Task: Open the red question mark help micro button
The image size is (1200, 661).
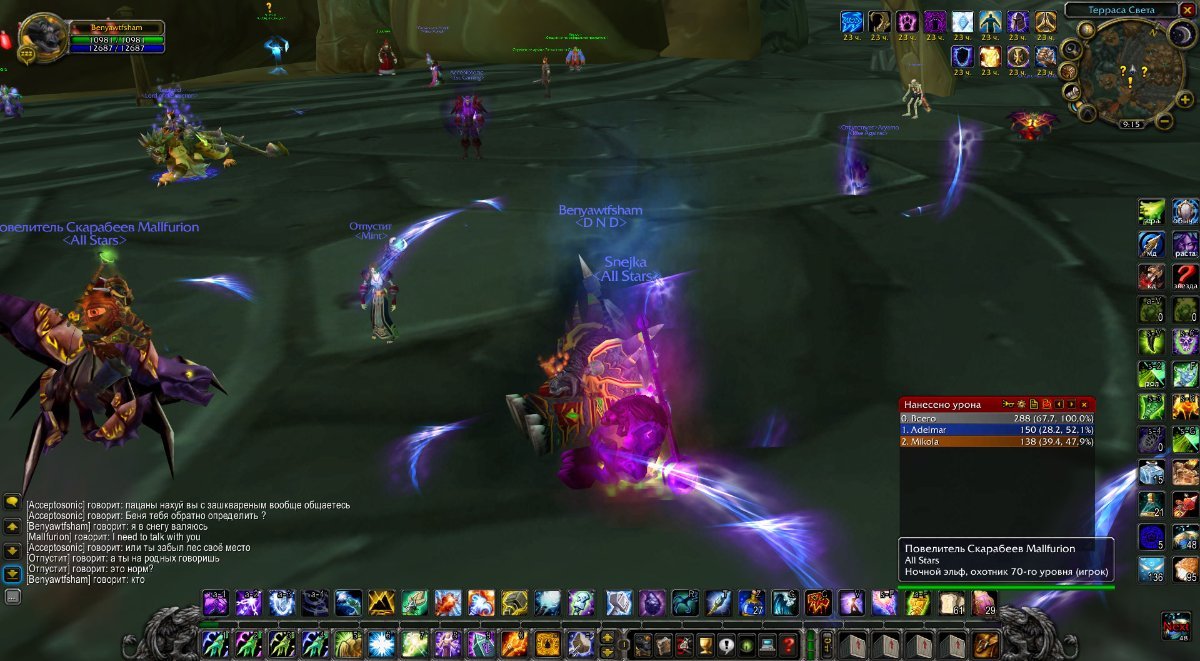Action: coord(789,643)
